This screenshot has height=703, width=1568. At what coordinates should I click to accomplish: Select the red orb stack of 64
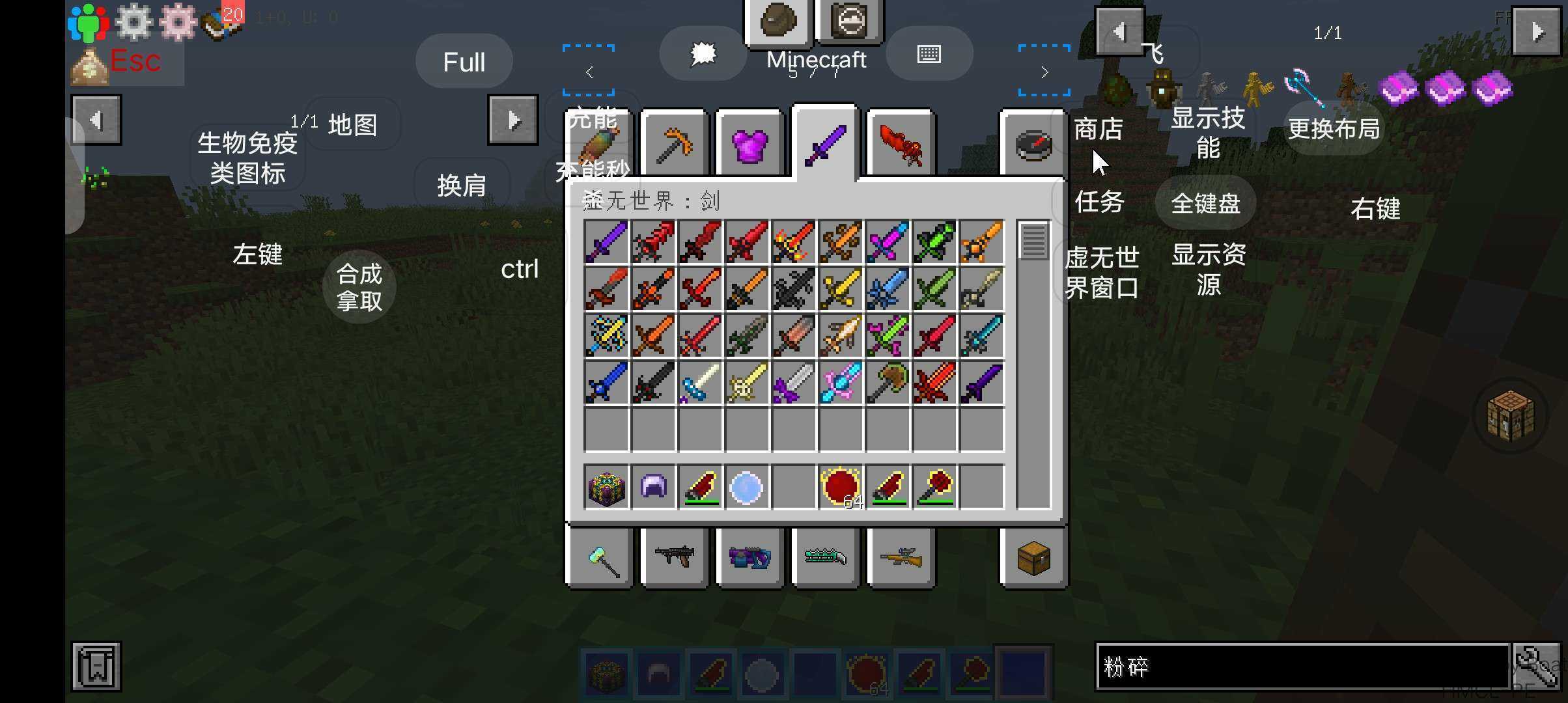[841, 487]
